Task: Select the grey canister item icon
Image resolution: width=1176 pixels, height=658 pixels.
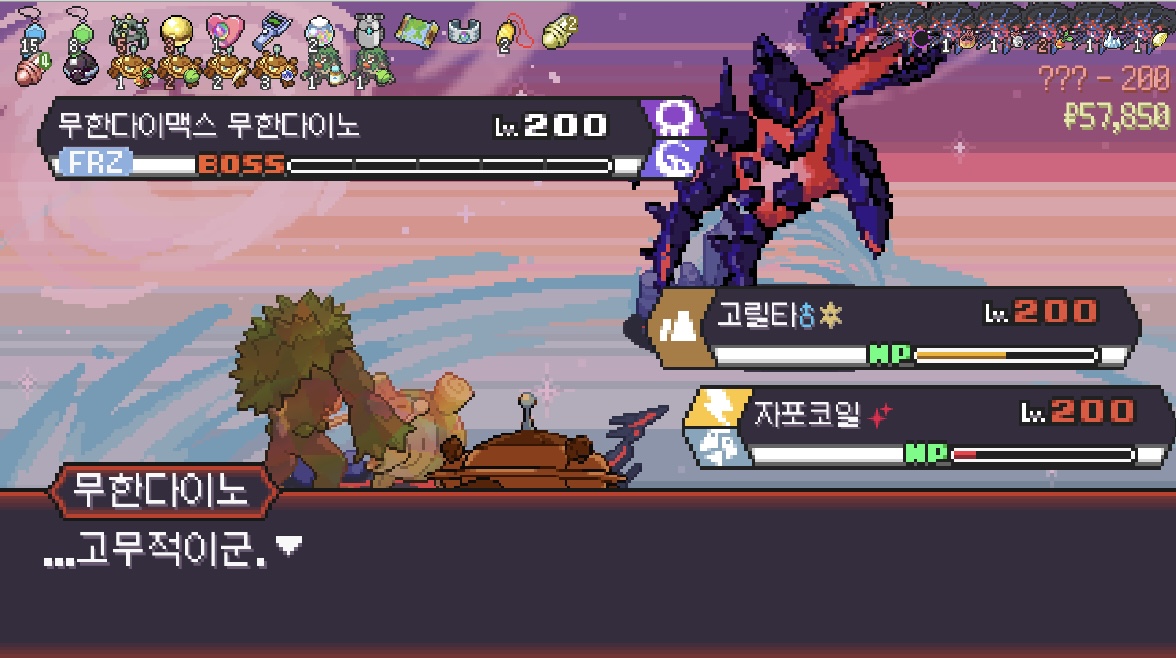Action: [x=368, y=31]
